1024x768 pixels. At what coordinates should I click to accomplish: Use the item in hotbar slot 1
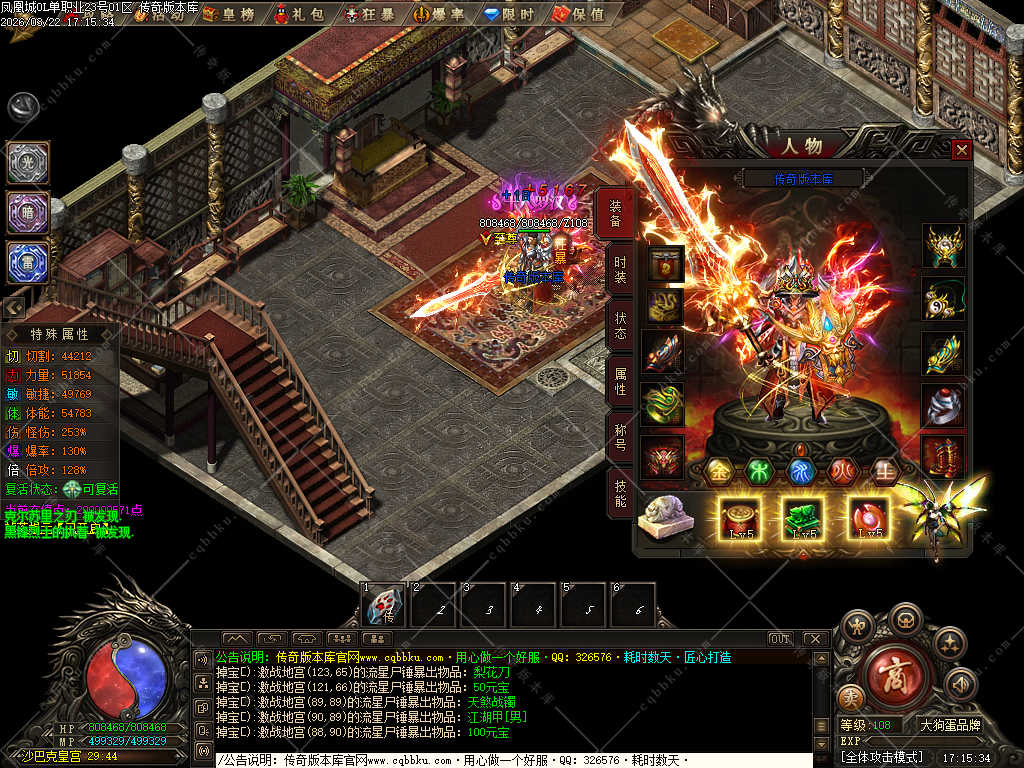(383, 605)
